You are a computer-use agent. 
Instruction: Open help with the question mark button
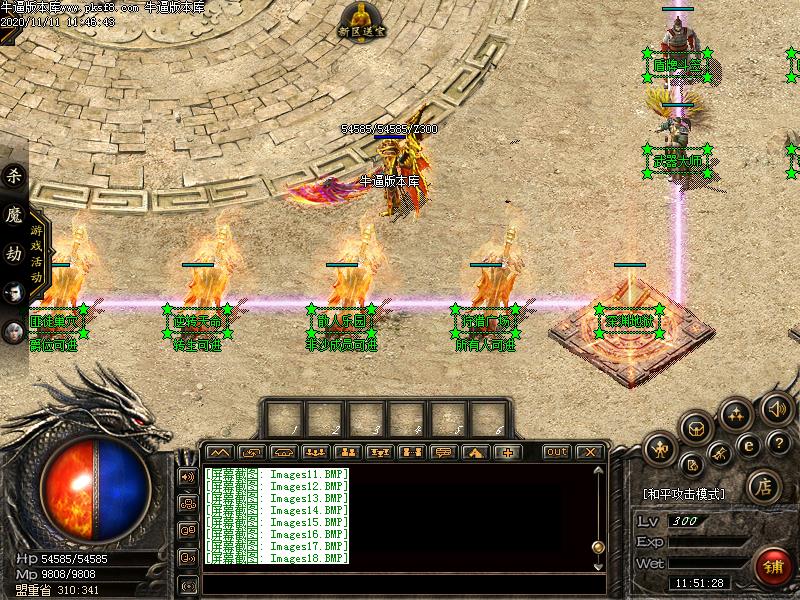pos(778,443)
